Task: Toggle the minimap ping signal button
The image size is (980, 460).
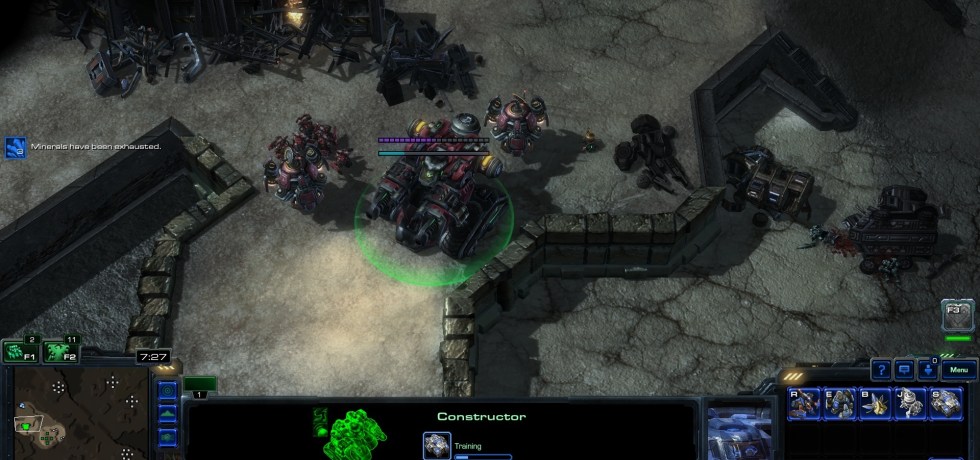Action: (x=167, y=389)
